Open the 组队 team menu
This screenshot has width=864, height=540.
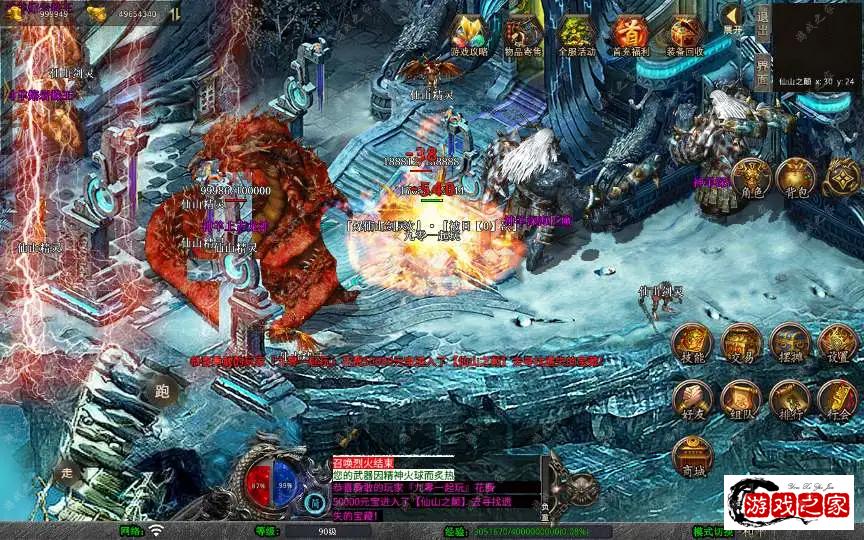click(740, 399)
